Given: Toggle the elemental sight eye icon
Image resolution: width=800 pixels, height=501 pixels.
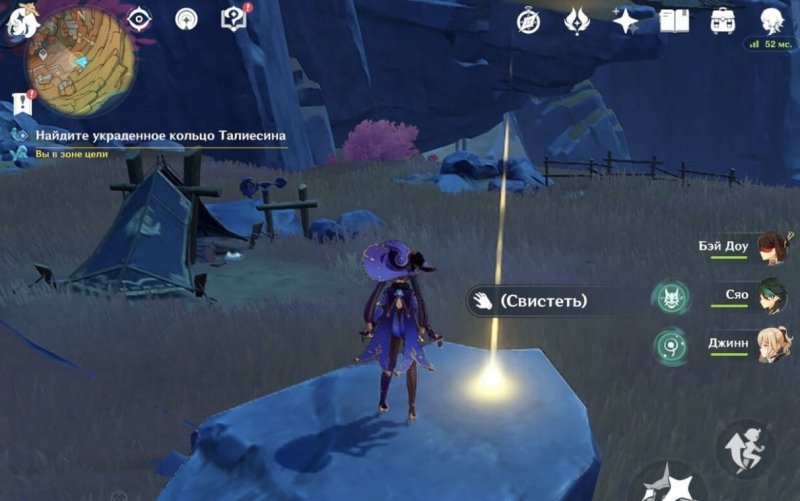Looking at the screenshot, I should [x=139, y=20].
